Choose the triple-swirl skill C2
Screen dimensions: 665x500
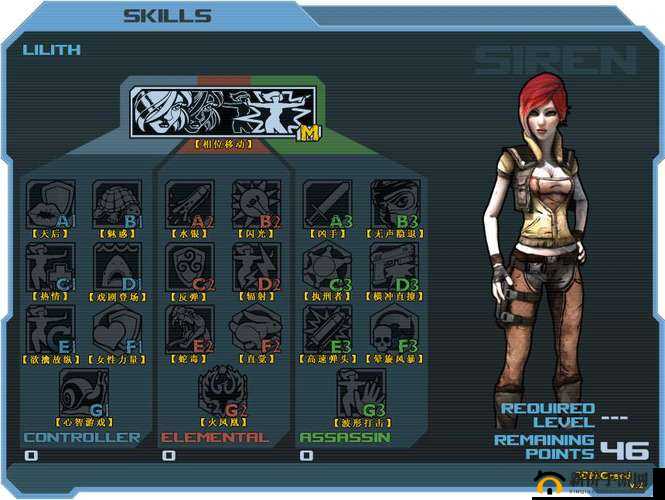[189, 265]
